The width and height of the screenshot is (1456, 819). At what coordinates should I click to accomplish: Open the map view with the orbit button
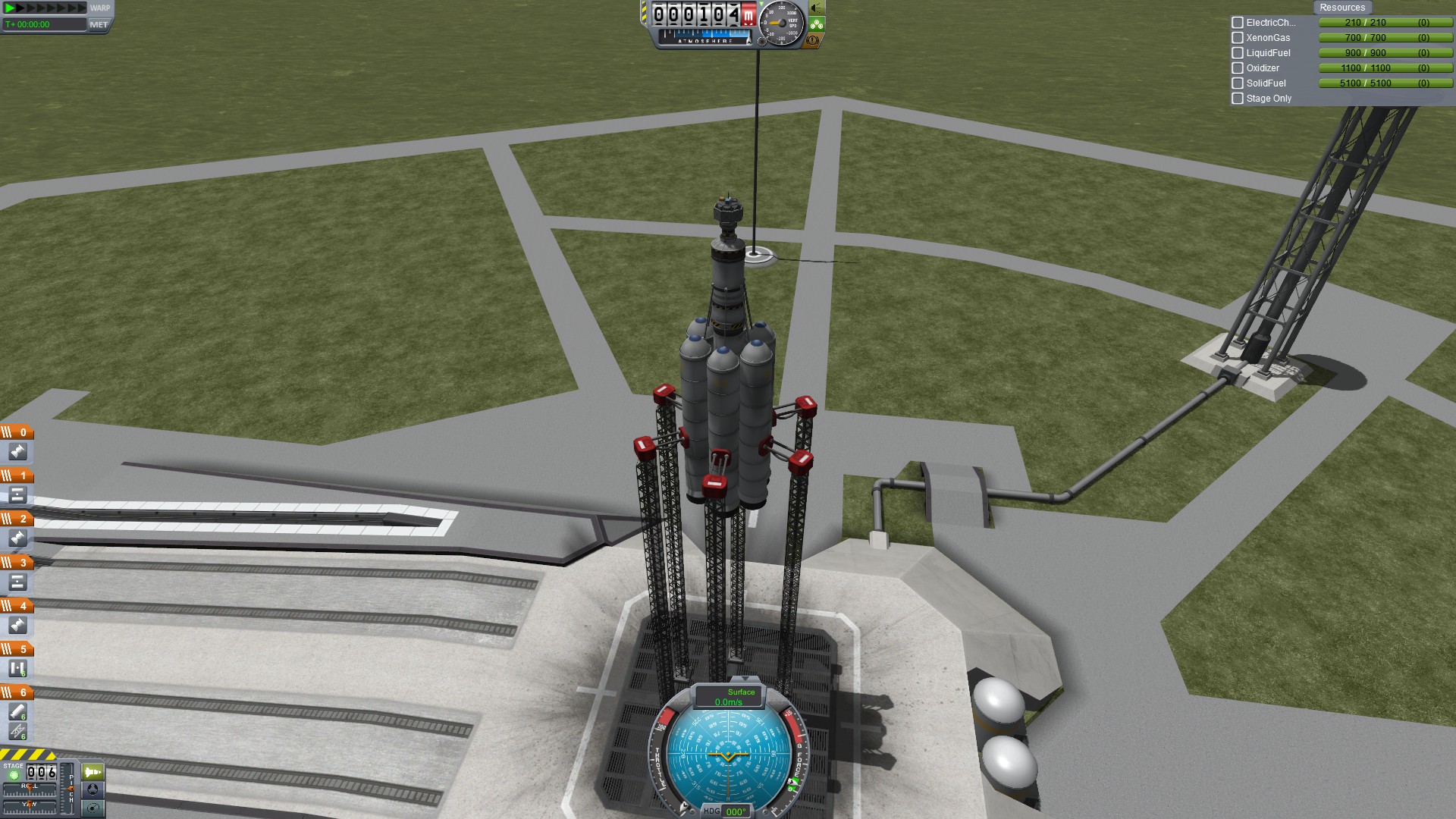click(93, 808)
